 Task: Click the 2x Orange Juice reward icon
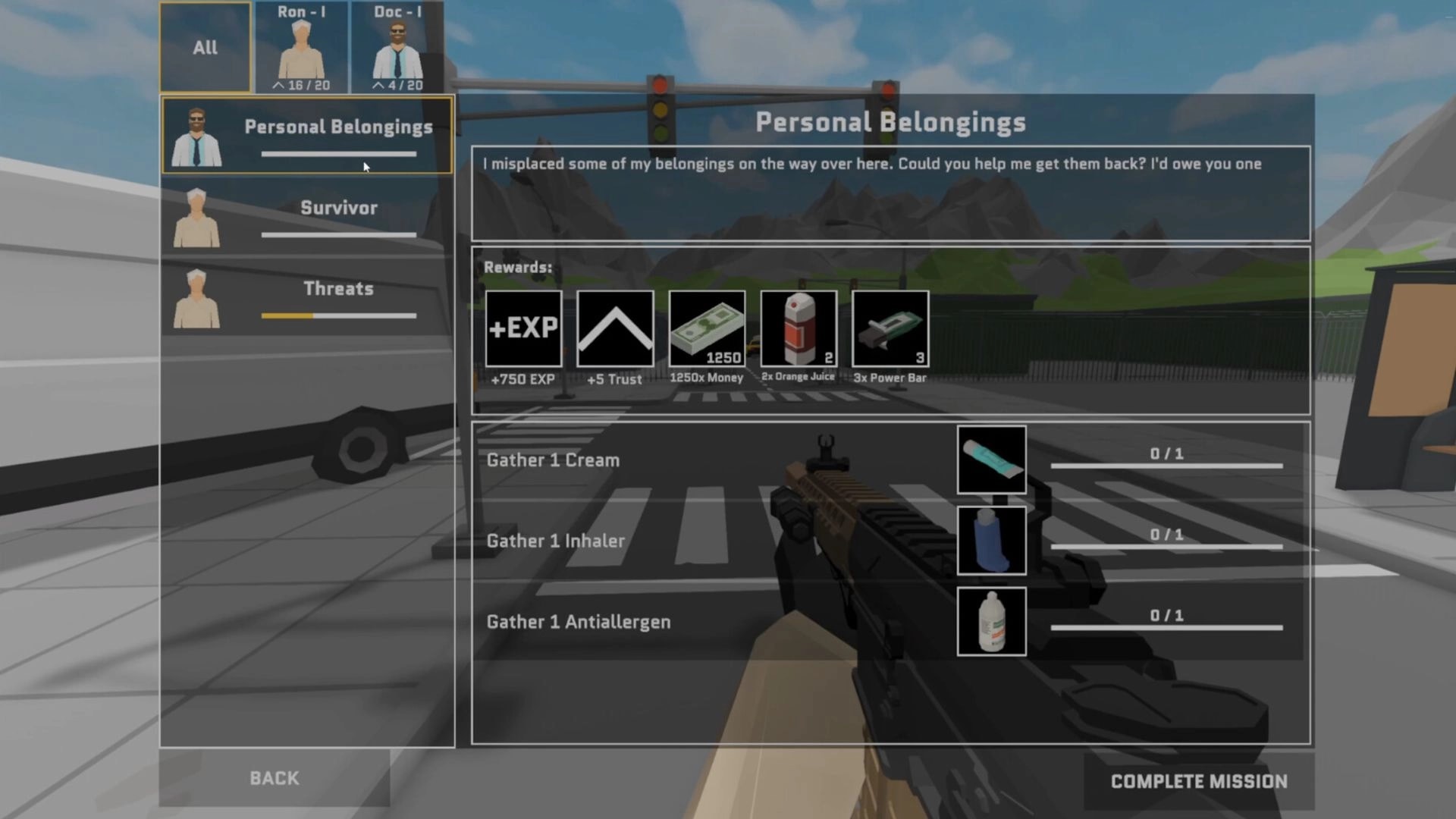(798, 328)
